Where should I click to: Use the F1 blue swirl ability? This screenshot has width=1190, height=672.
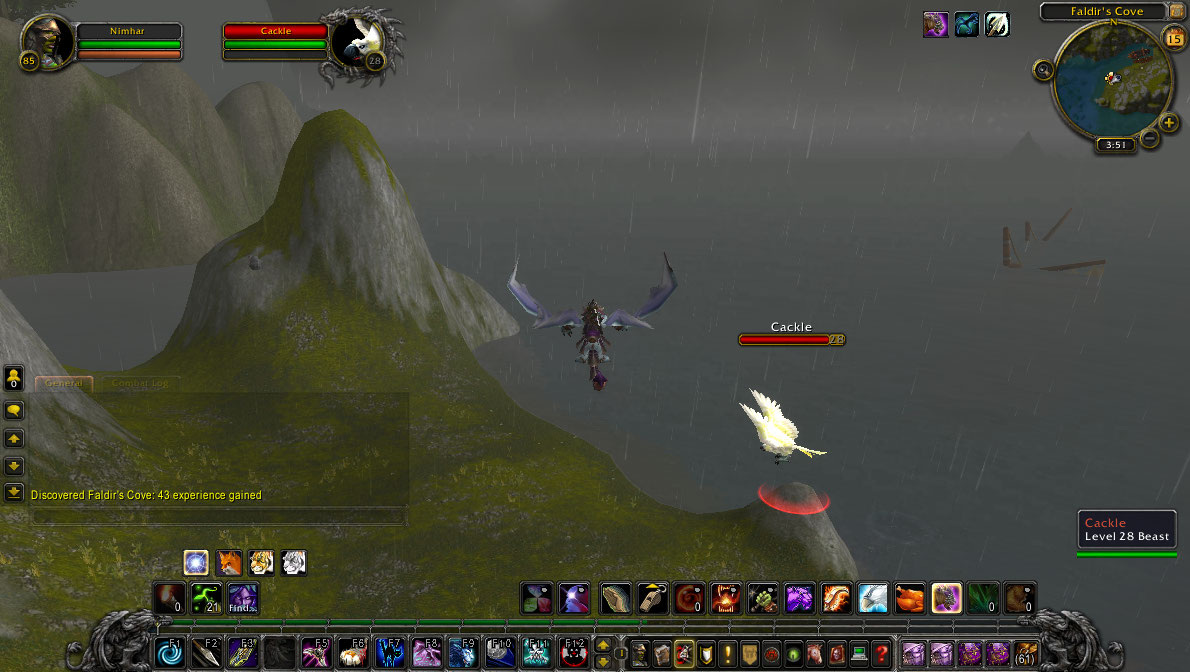pos(169,652)
